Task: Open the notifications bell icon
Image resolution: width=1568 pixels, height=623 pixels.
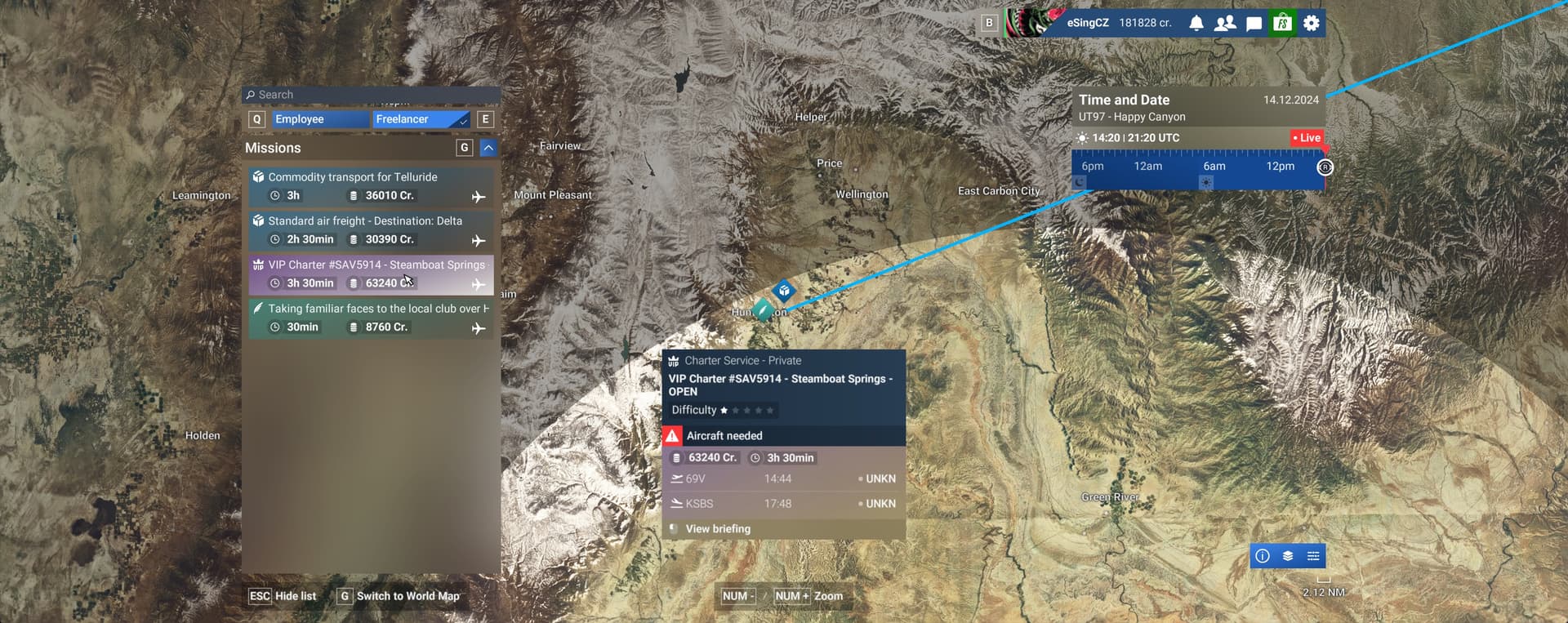Action: click(x=1196, y=23)
